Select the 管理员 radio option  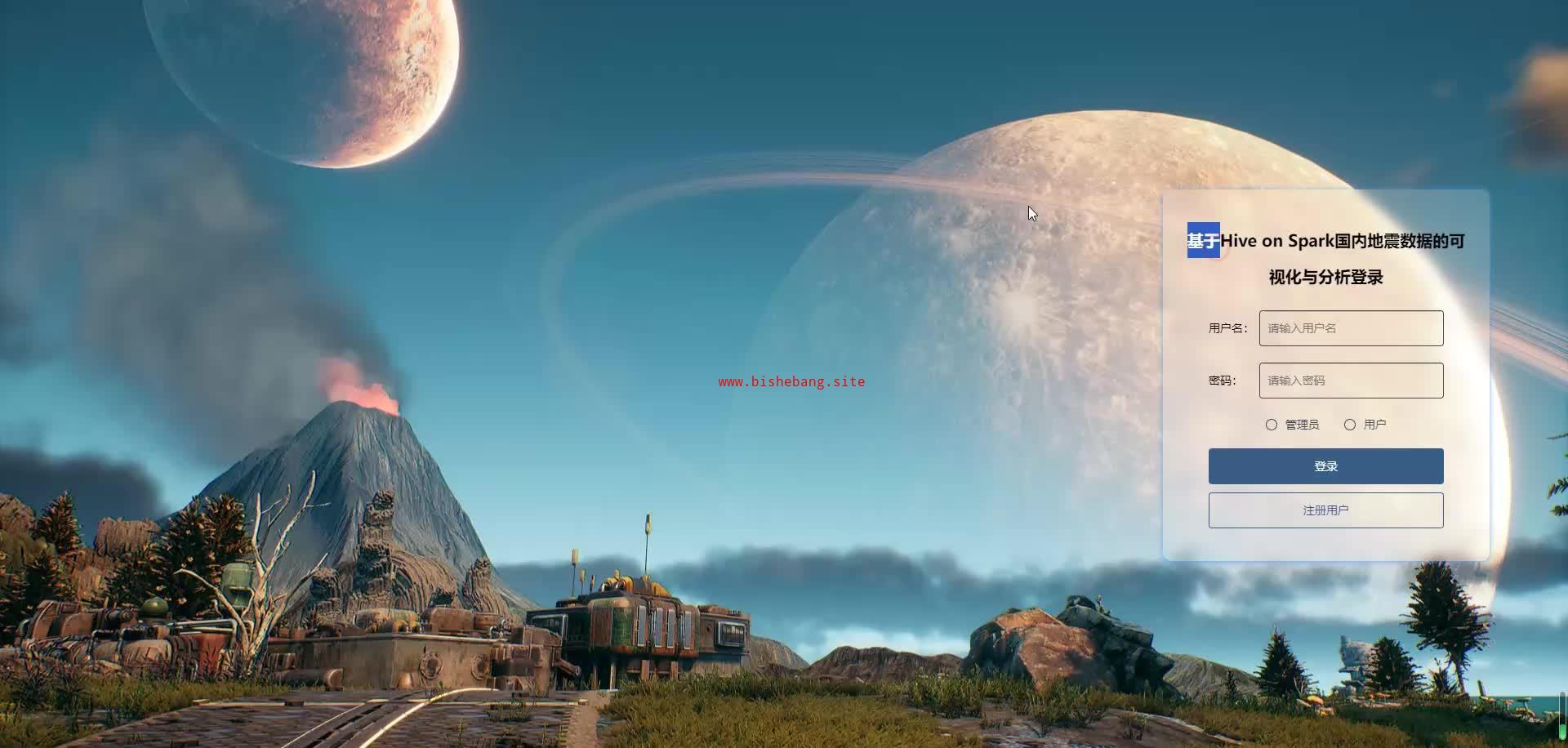coord(1272,425)
